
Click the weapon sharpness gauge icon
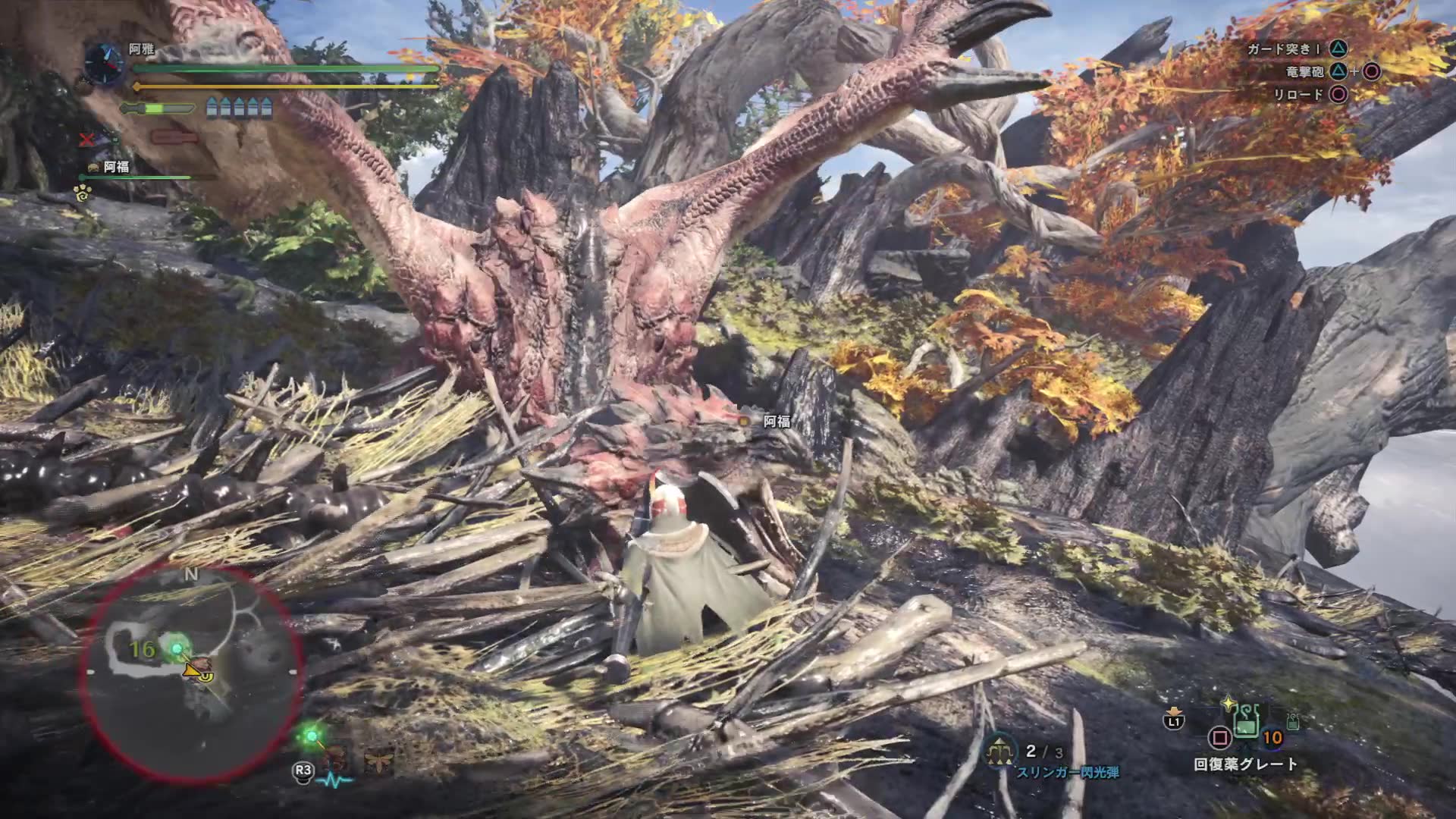(x=157, y=109)
